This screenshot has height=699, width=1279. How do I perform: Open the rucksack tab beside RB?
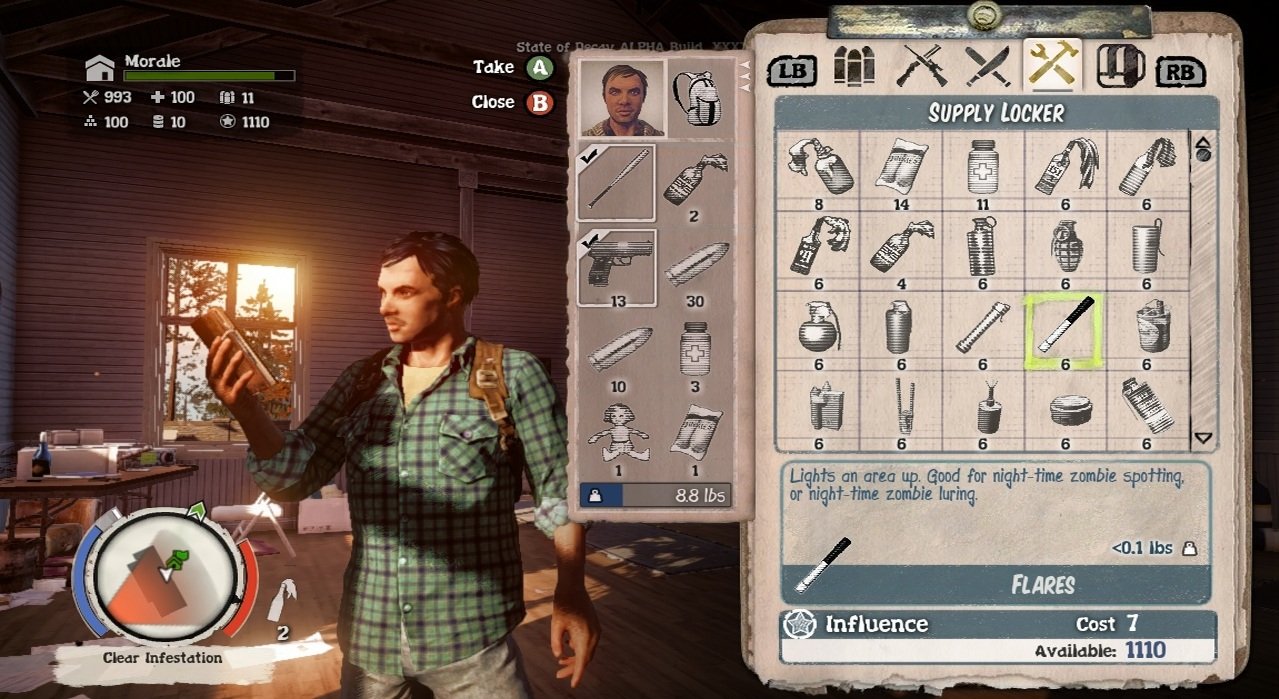point(1119,66)
